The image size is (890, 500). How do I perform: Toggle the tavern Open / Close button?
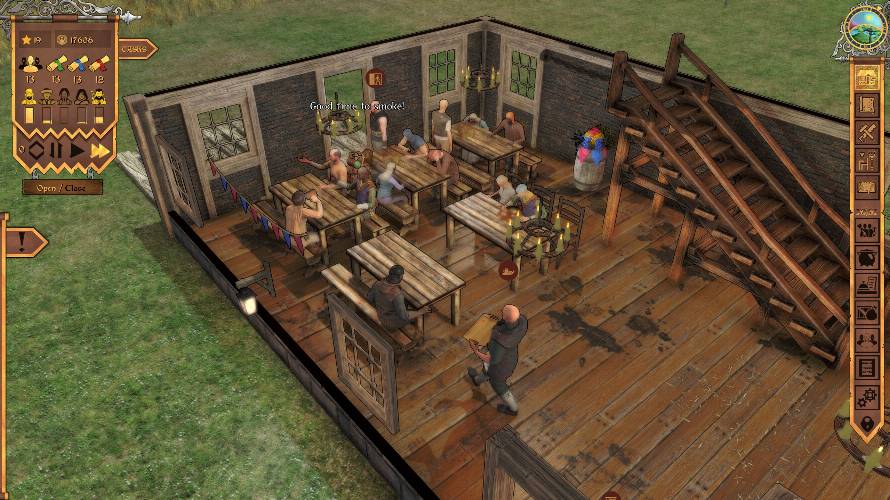[x=62, y=187]
